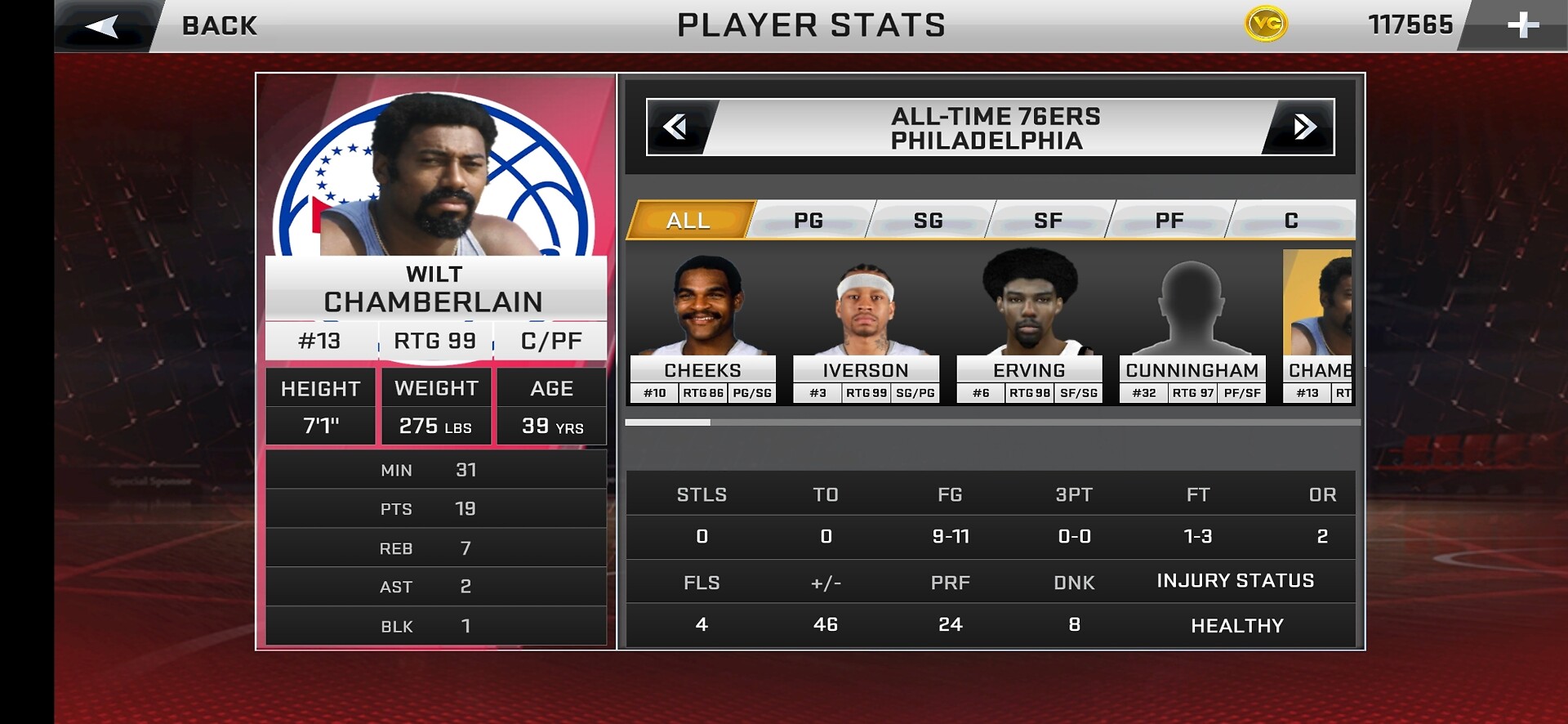Select the partially visible Chamberlain card
1568x724 pixels.
1319,327
